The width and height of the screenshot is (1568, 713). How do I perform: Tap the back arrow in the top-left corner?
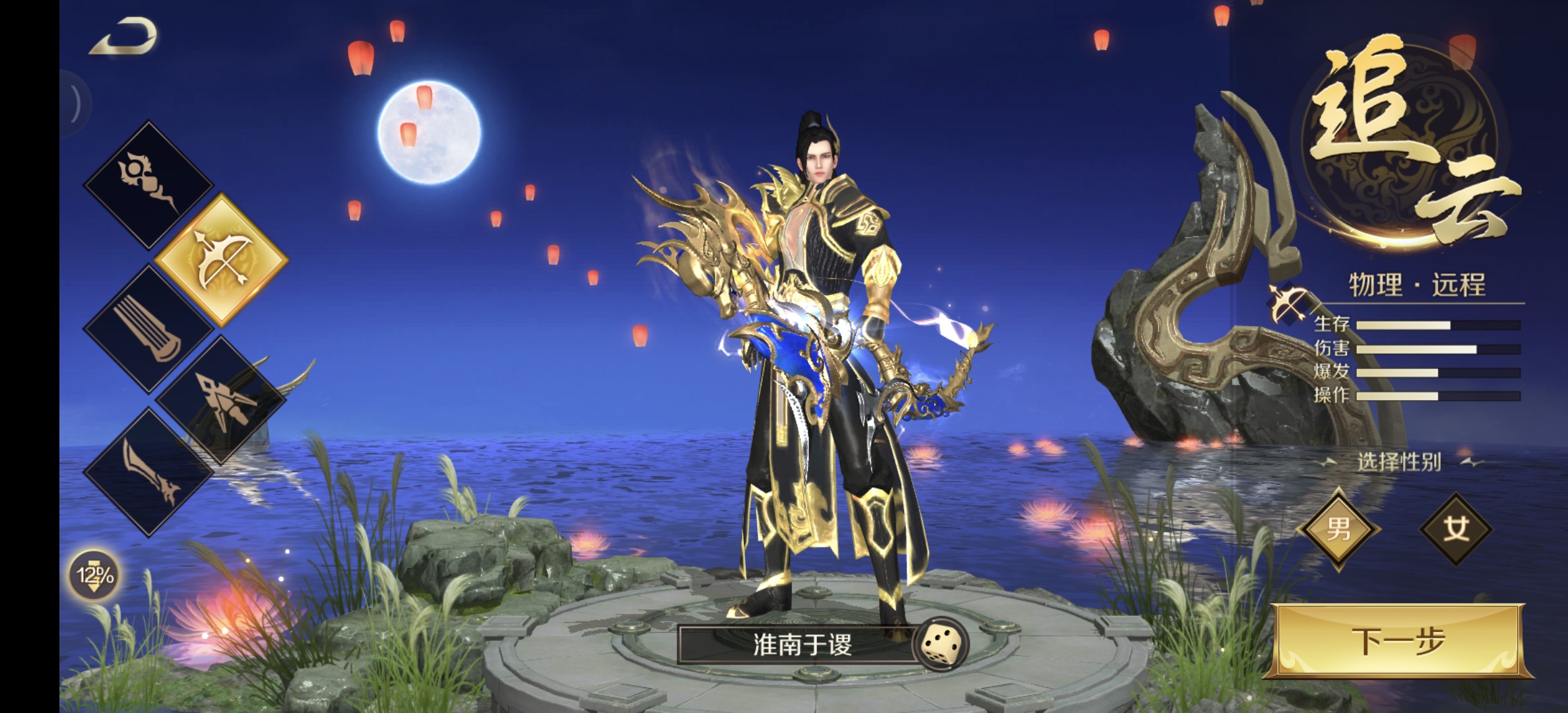(x=125, y=36)
